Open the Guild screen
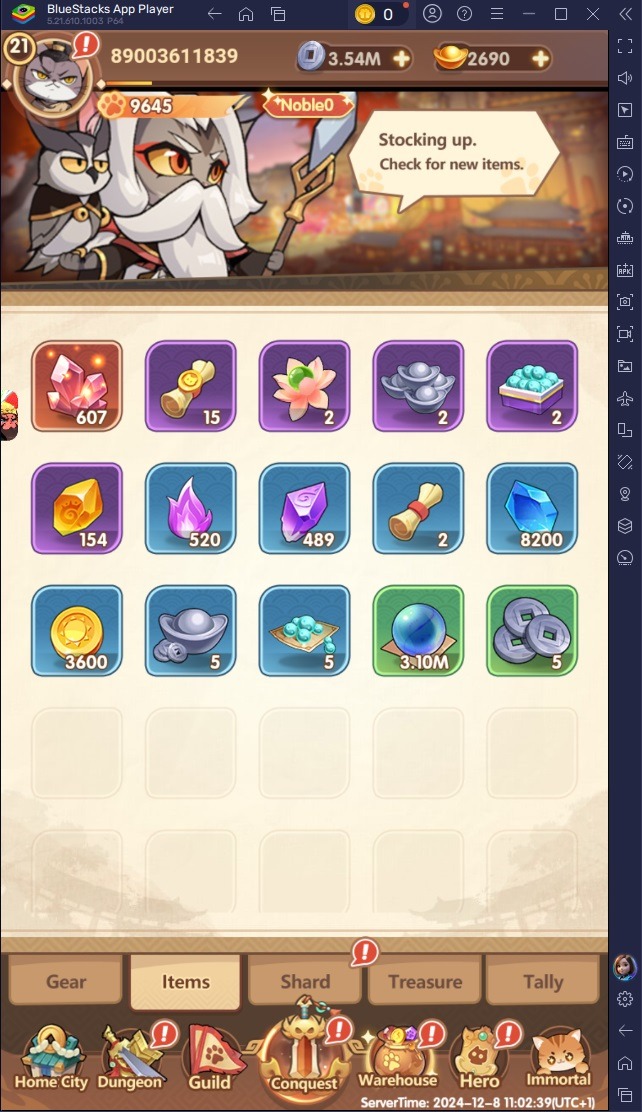The width and height of the screenshot is (642, 1112). pos(210,1058)
